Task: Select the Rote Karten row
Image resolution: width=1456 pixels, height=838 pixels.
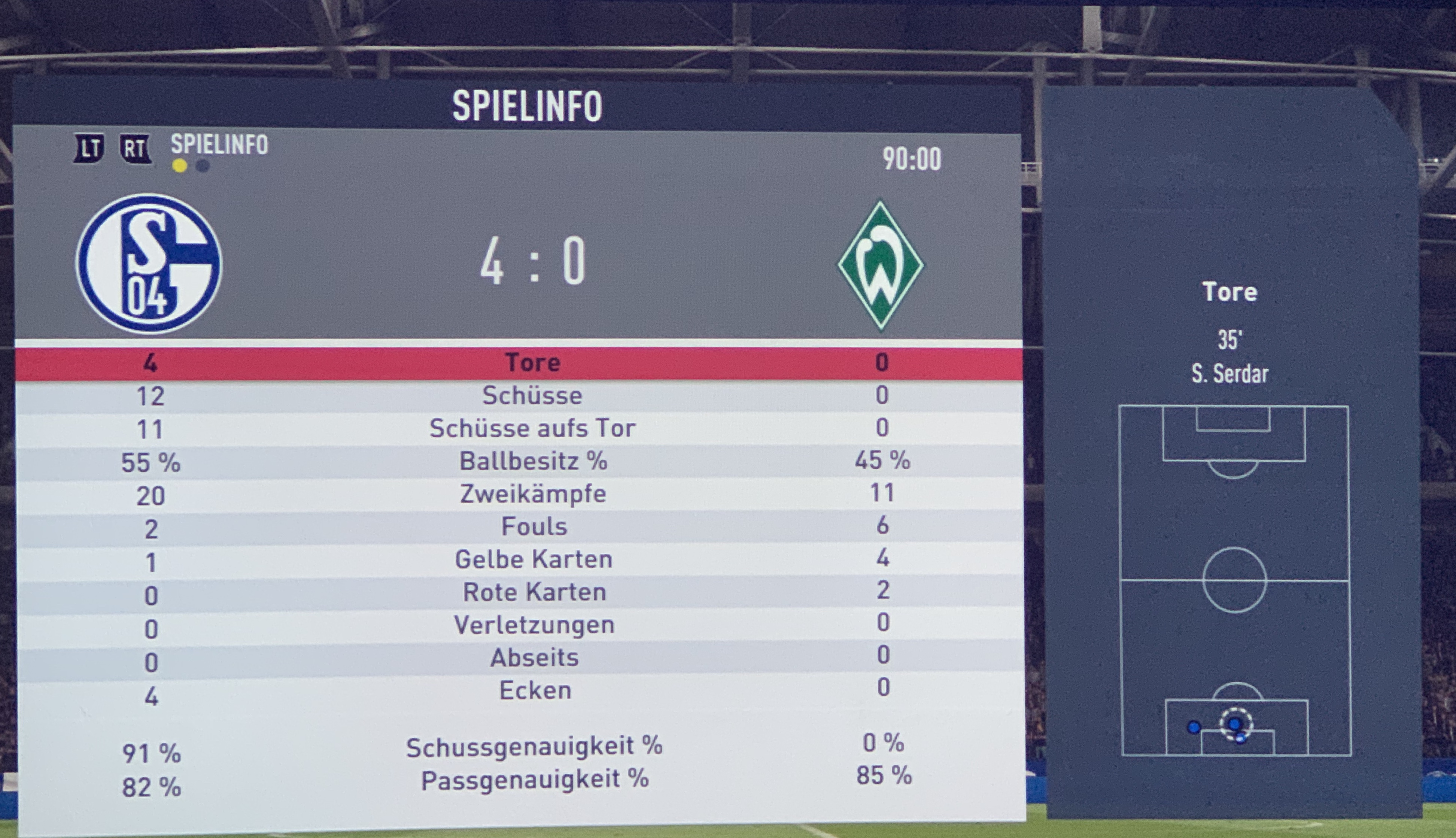Action: click(534, 592)
